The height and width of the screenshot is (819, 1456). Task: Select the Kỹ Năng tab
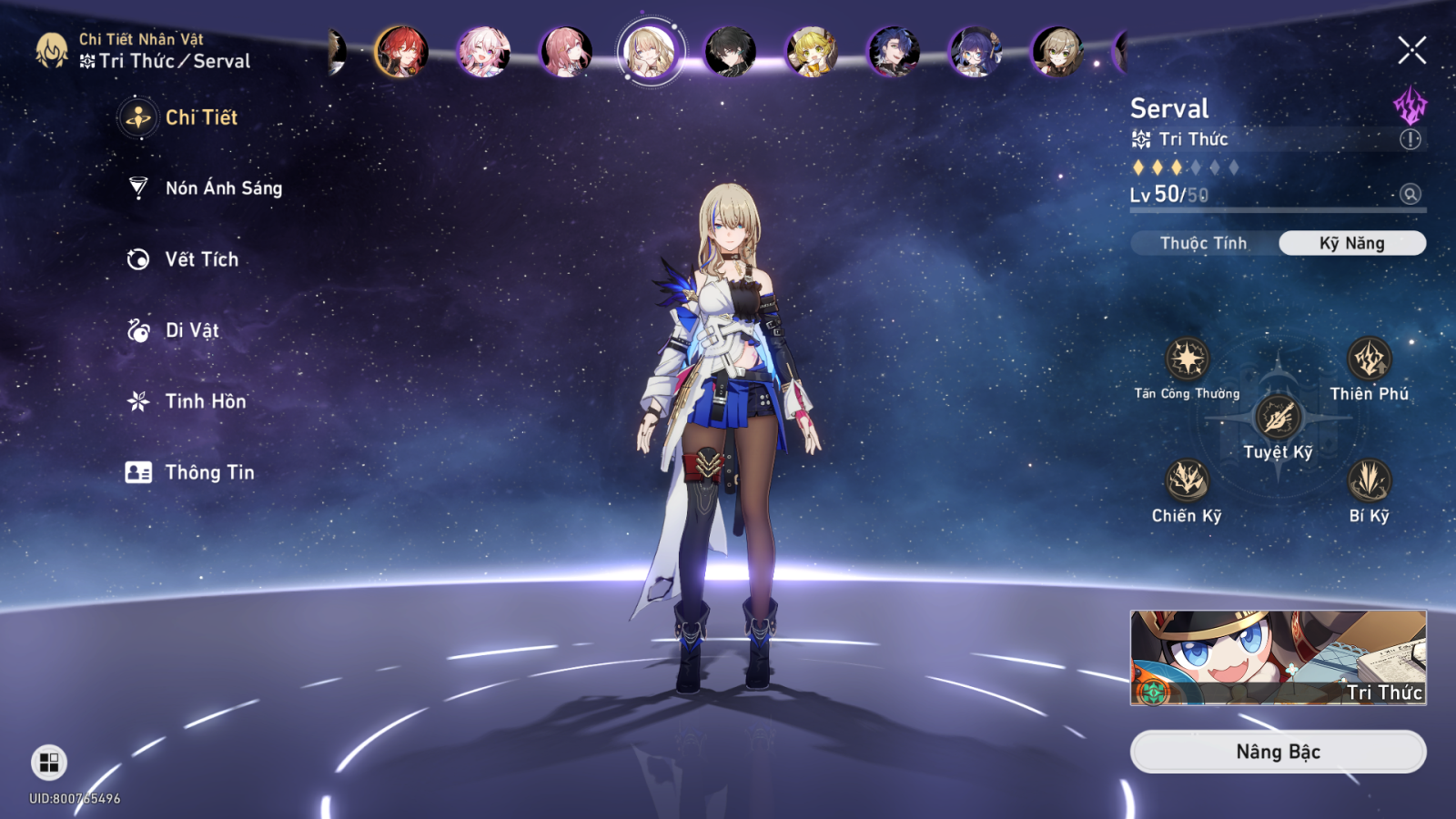point(1351,243)
